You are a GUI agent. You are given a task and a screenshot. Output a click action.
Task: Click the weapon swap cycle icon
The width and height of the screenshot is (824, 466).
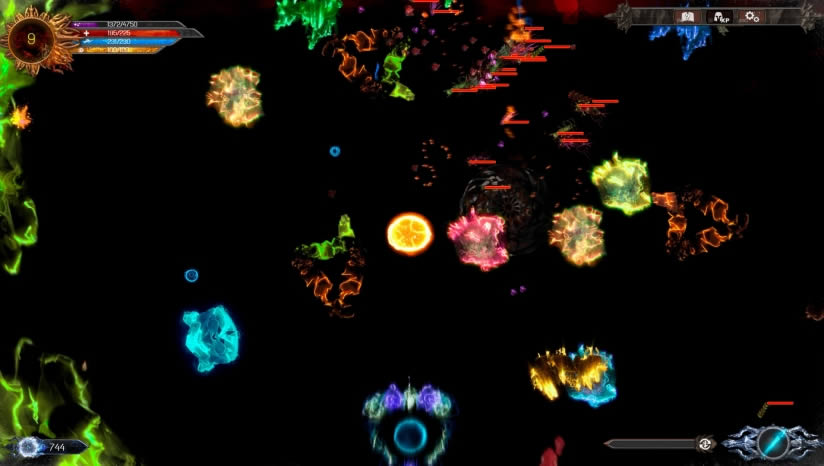705,444
